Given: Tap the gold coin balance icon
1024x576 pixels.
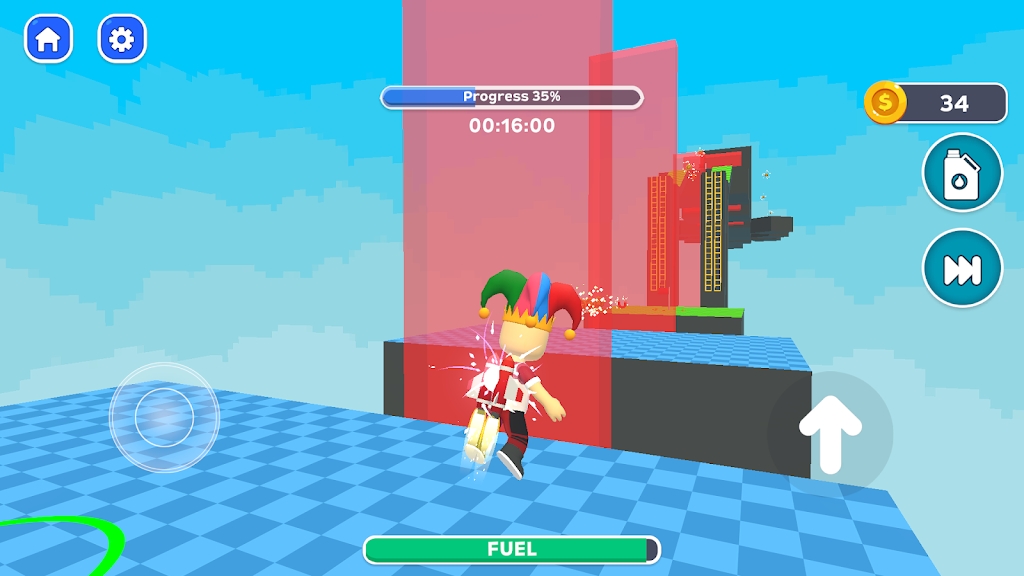Looking at the screenshot, I should pyautogui.click(x=885, y=102).
